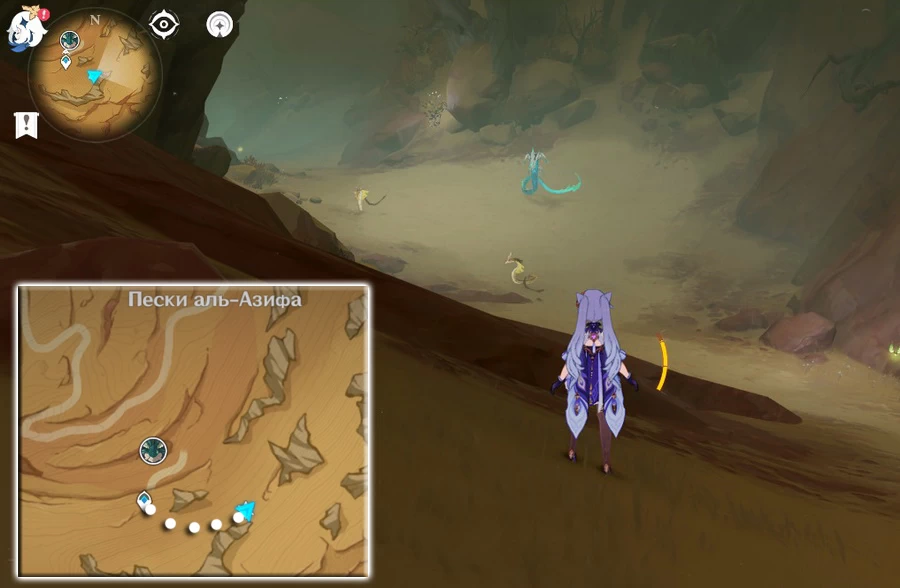Viewport: 900px width, 588px height.
Task: Click the Пески аль-Азифа region label
Action: [215, 299]
